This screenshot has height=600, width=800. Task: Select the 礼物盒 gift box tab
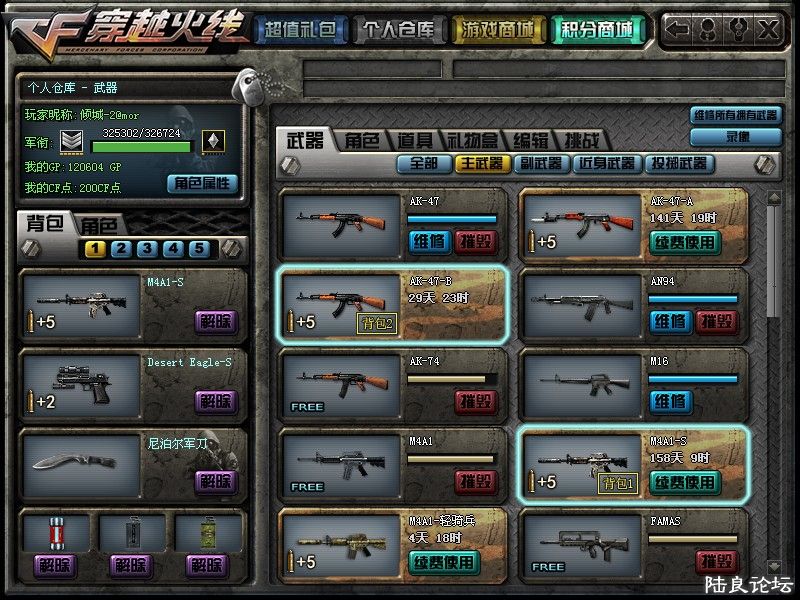tap(473, 141)
